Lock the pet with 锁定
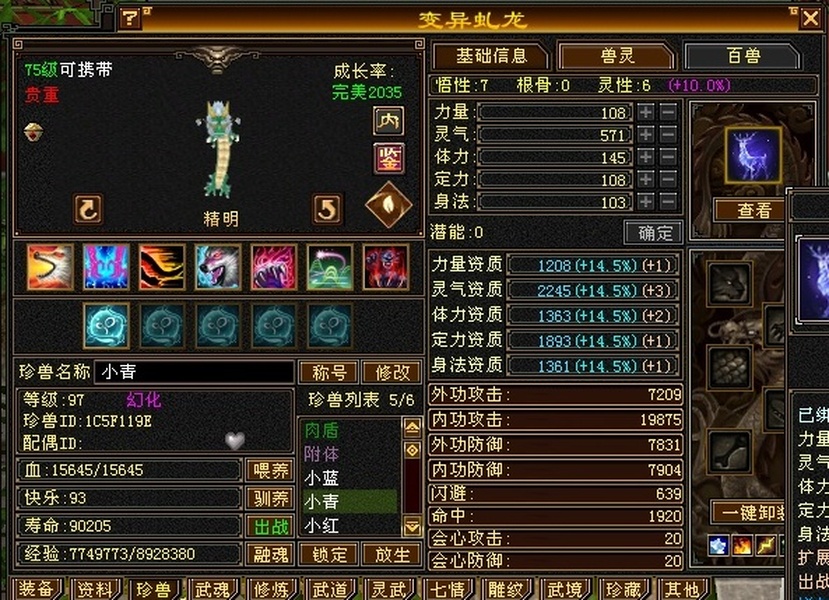This screenshot has width=829, height=600. pyautogui.click(x=329, y=554)
